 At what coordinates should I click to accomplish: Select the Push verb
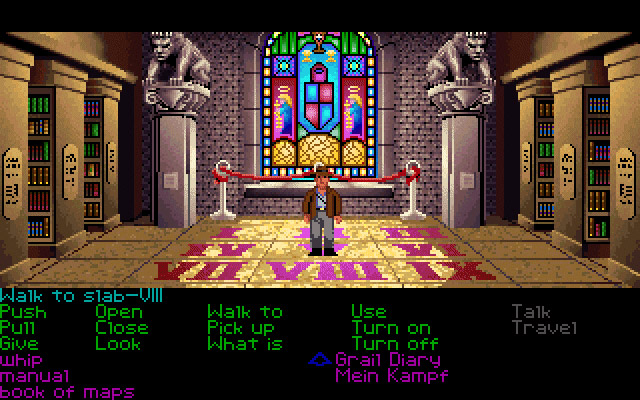pyautogui.click(x=22, y=312)
